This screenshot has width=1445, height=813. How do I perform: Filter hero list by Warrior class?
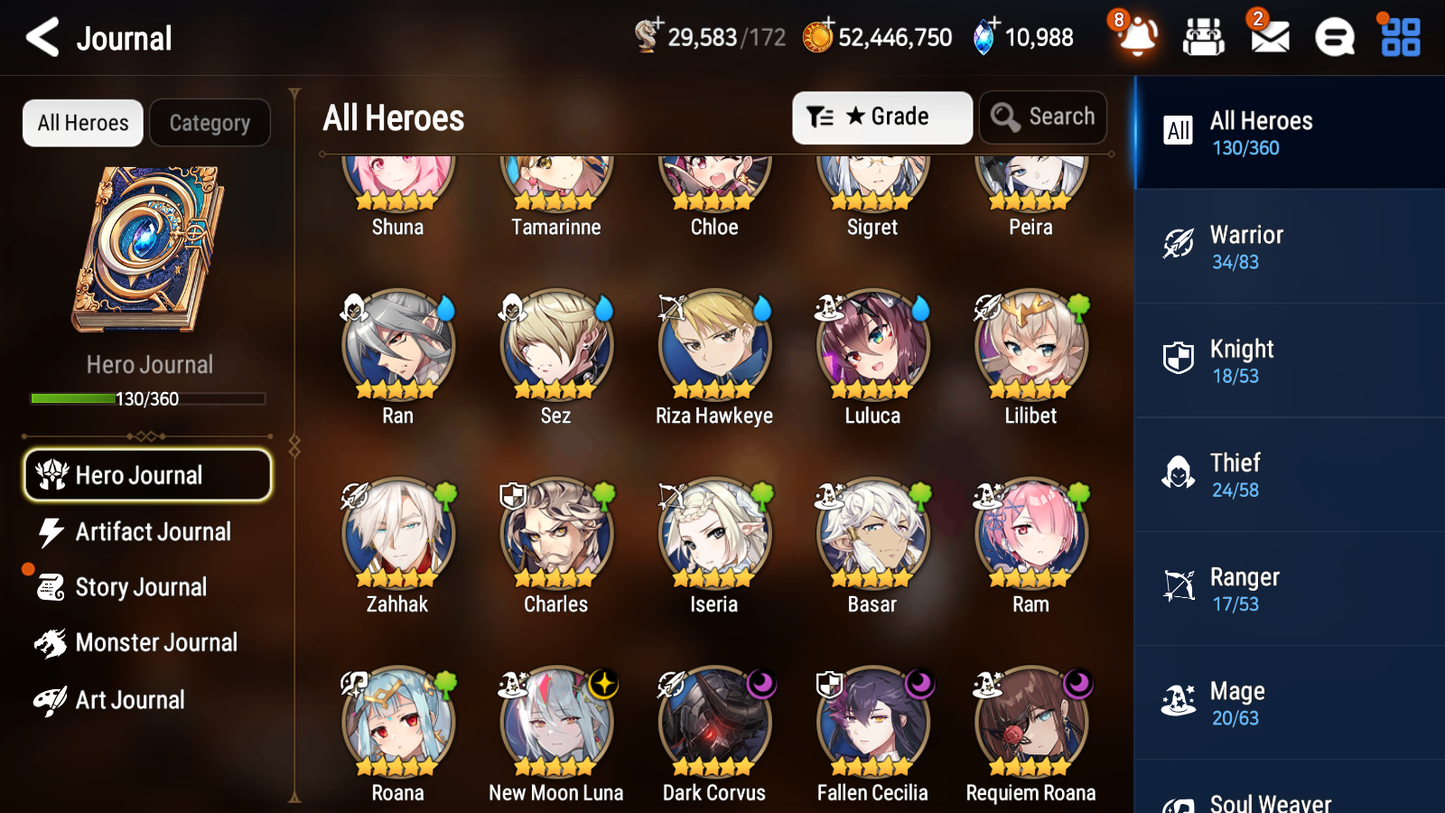(x=1289, y=246)
